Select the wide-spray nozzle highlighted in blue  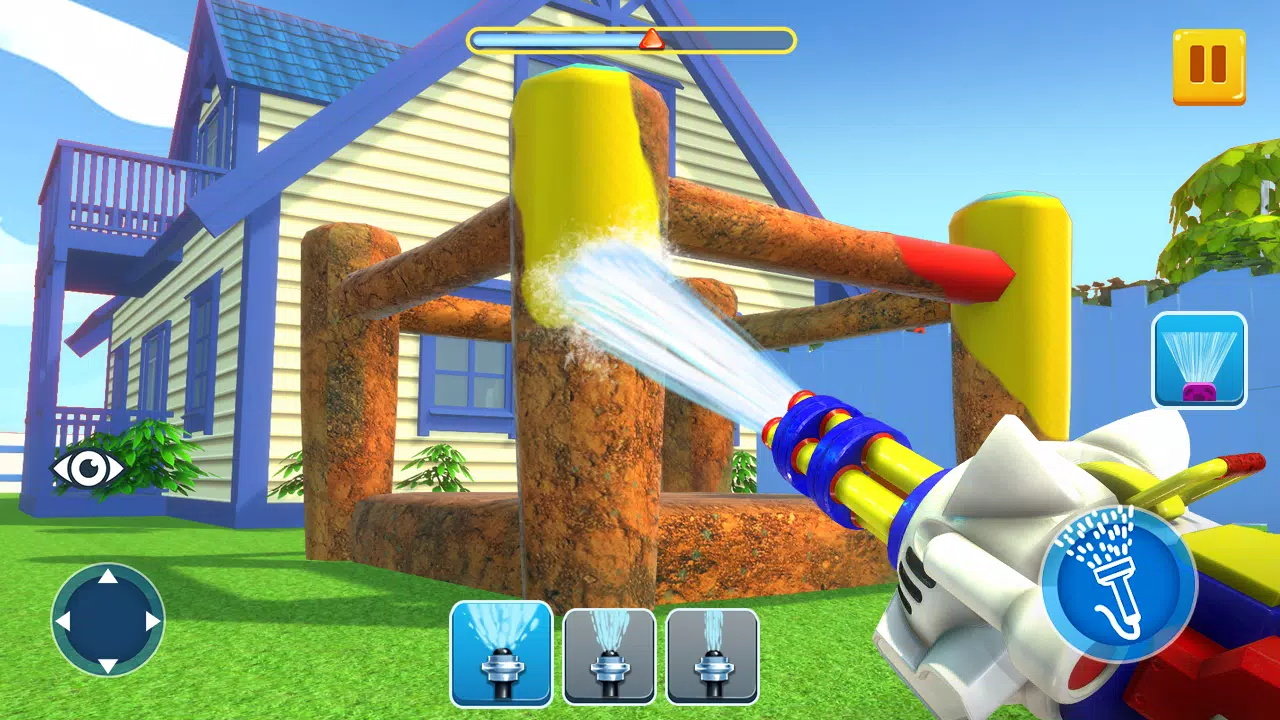pos(501,654)
